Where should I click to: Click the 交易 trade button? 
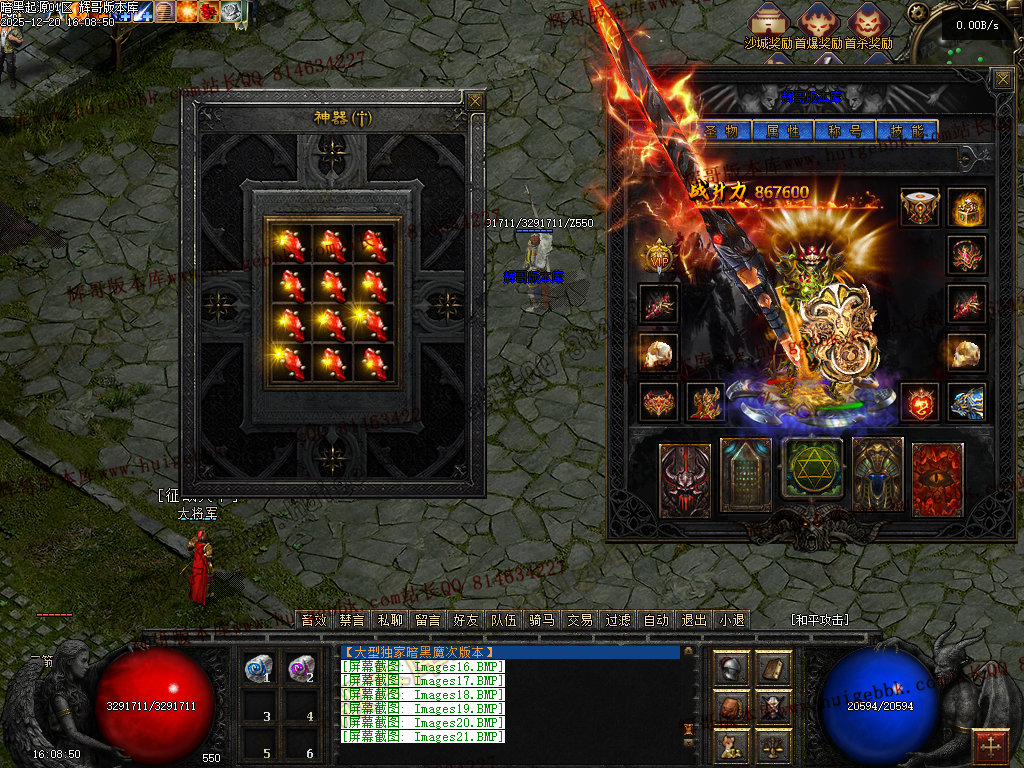click(x=580, y=620)
